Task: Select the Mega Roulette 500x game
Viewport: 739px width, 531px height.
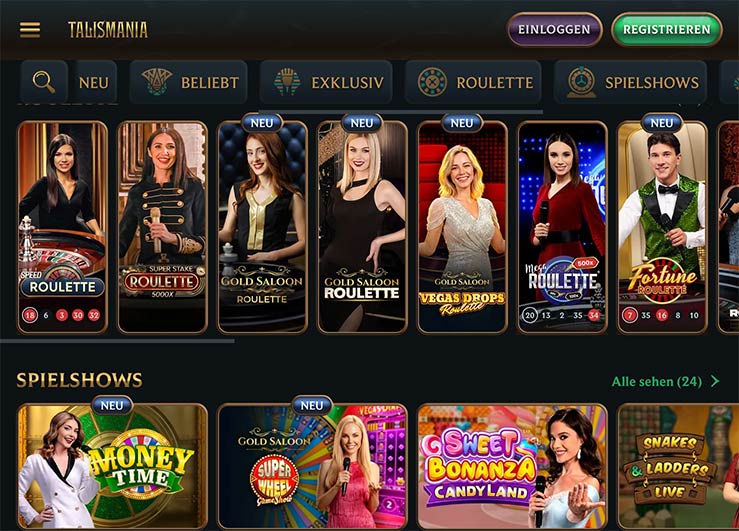Action: pos(562,227)
